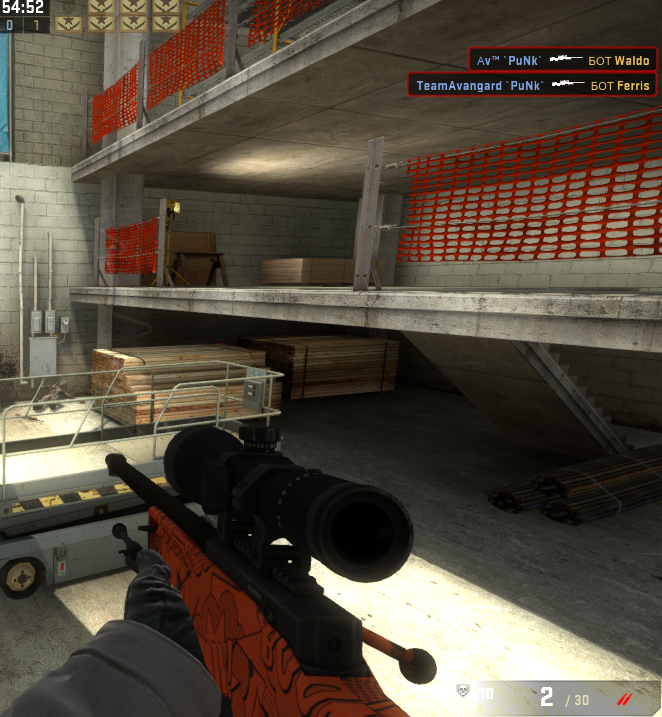Select the kill feed entry for Ferris

[532, 86]
